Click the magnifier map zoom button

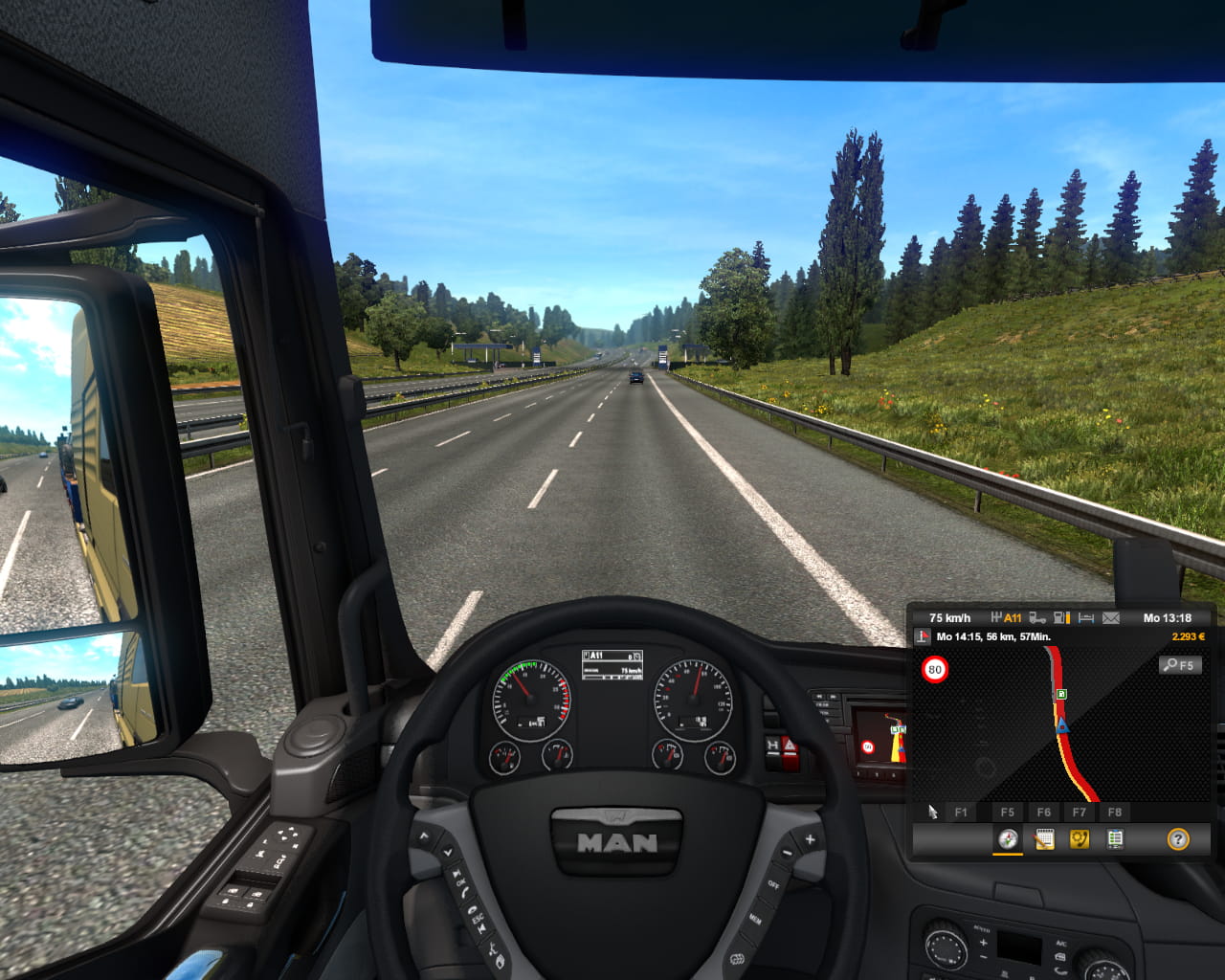1179,665
